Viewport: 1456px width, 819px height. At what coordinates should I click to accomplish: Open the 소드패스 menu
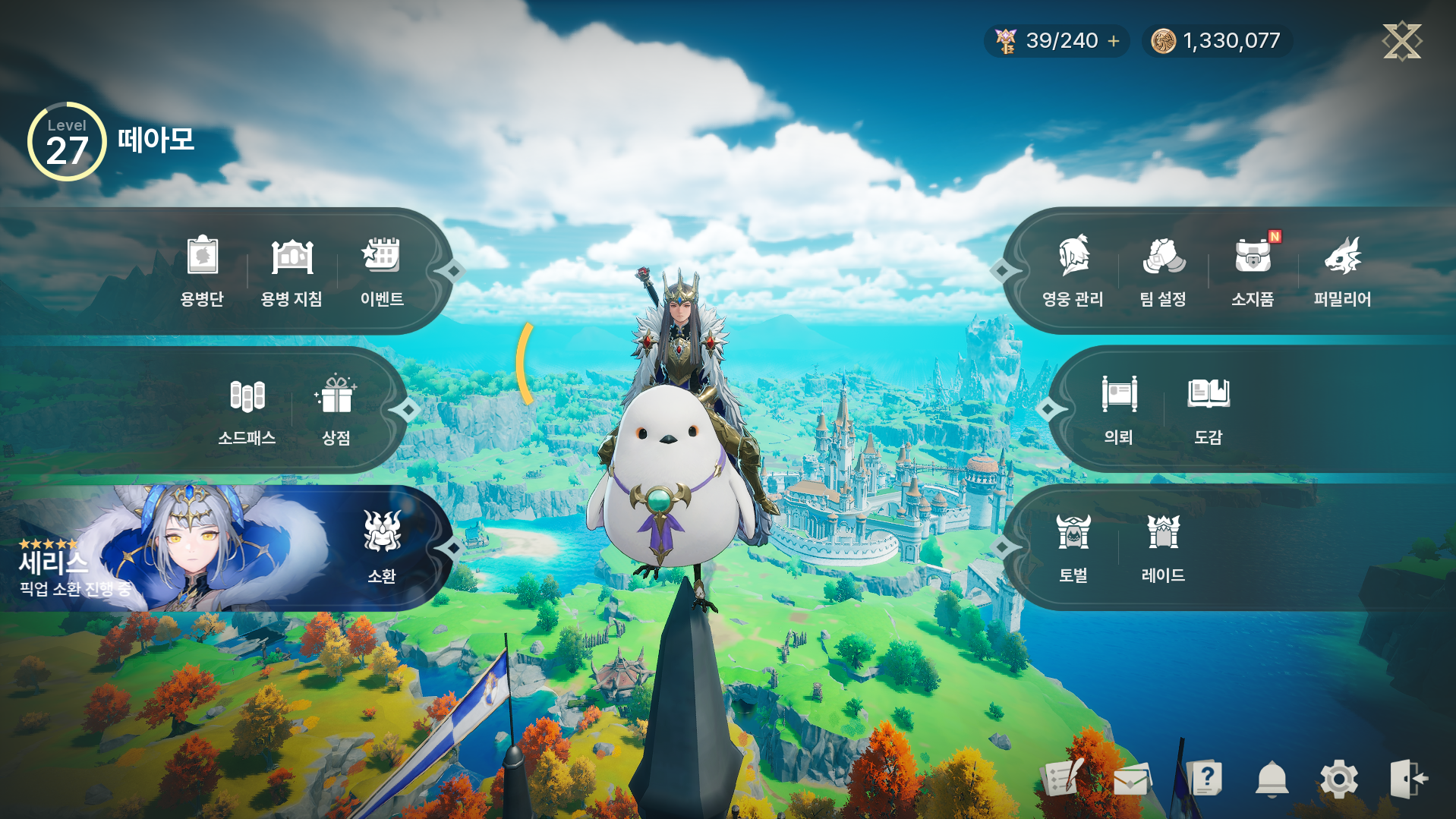point(247,410)
